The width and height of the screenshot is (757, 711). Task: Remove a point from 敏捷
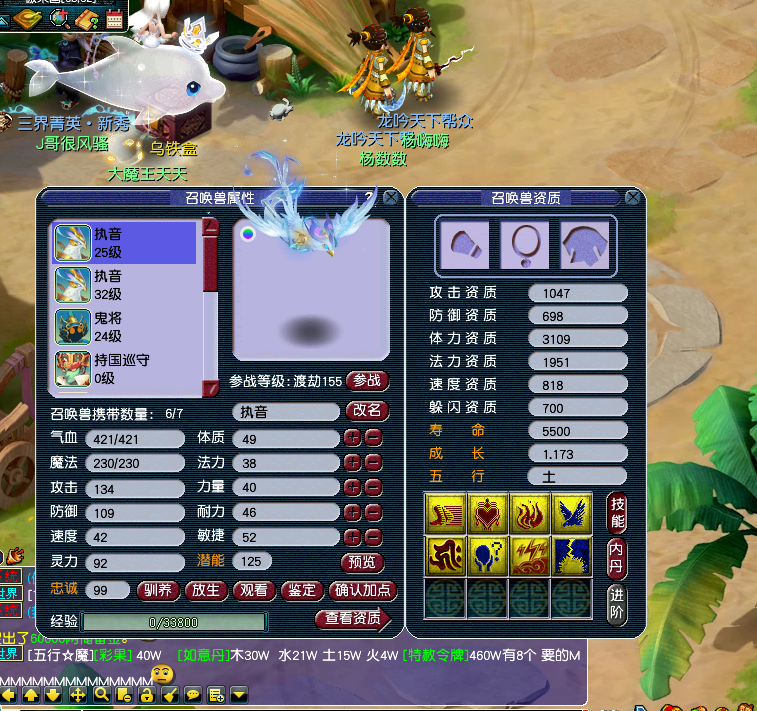373,536
